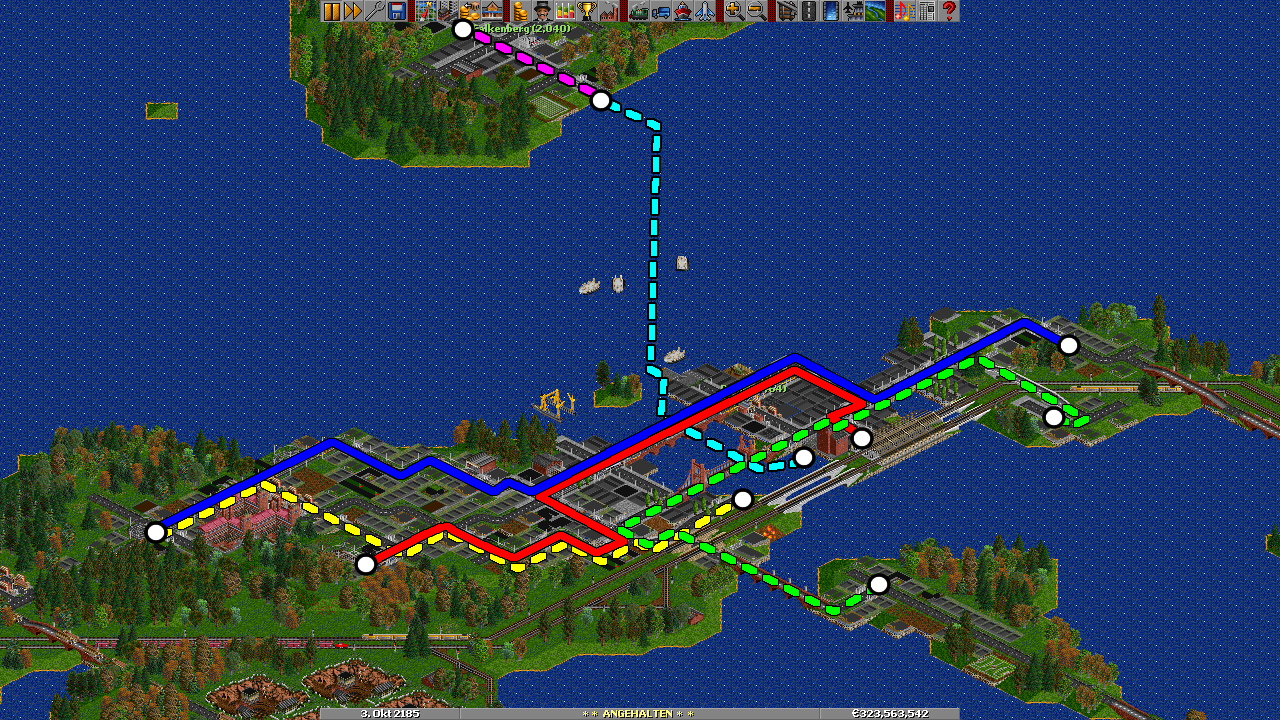The image size is (1280, 720).
Task: Display the station list
Action: (x=492, y=11)
